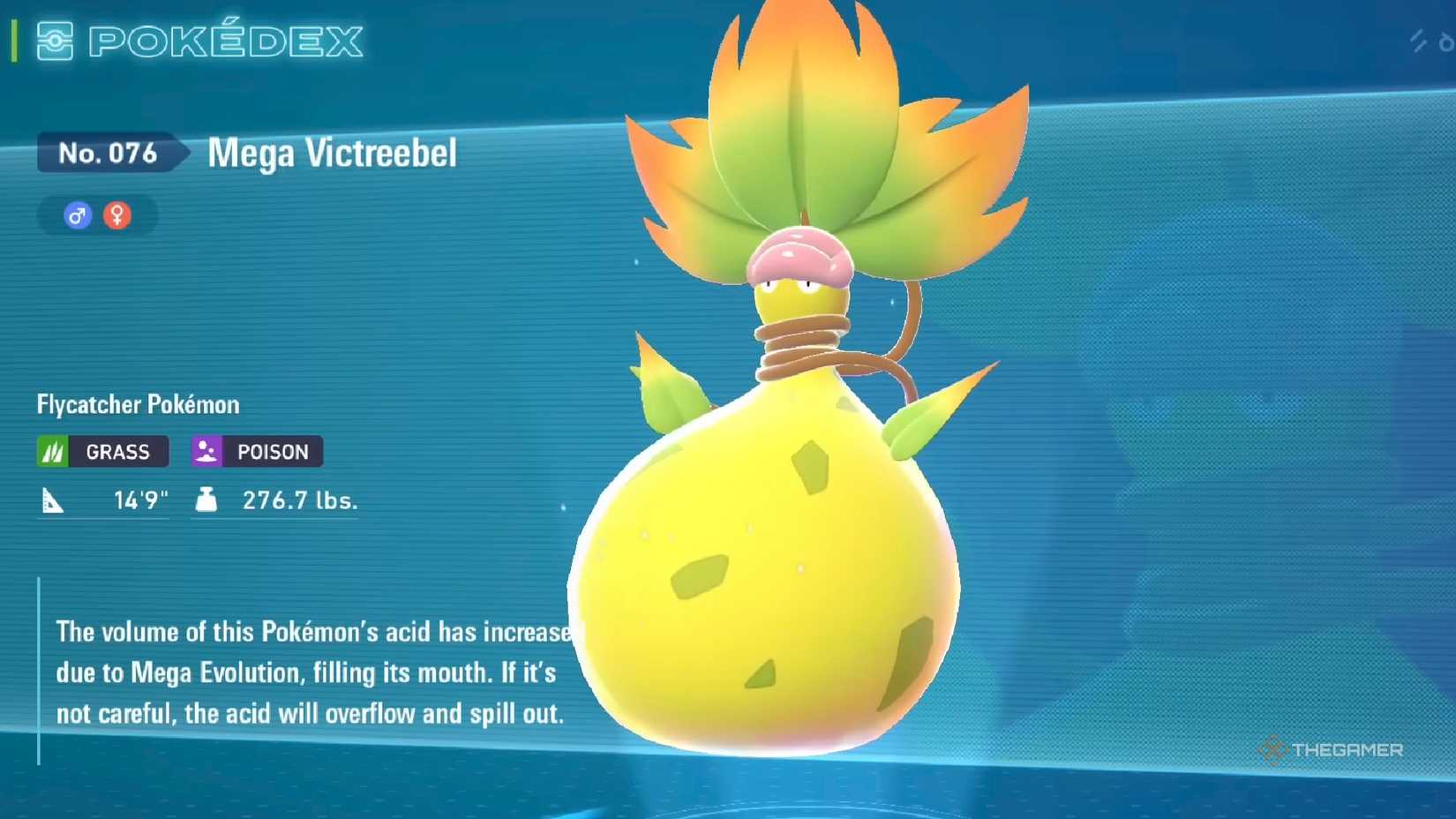Click the lightning glyph in the top-right corner

pos(1418,41)
